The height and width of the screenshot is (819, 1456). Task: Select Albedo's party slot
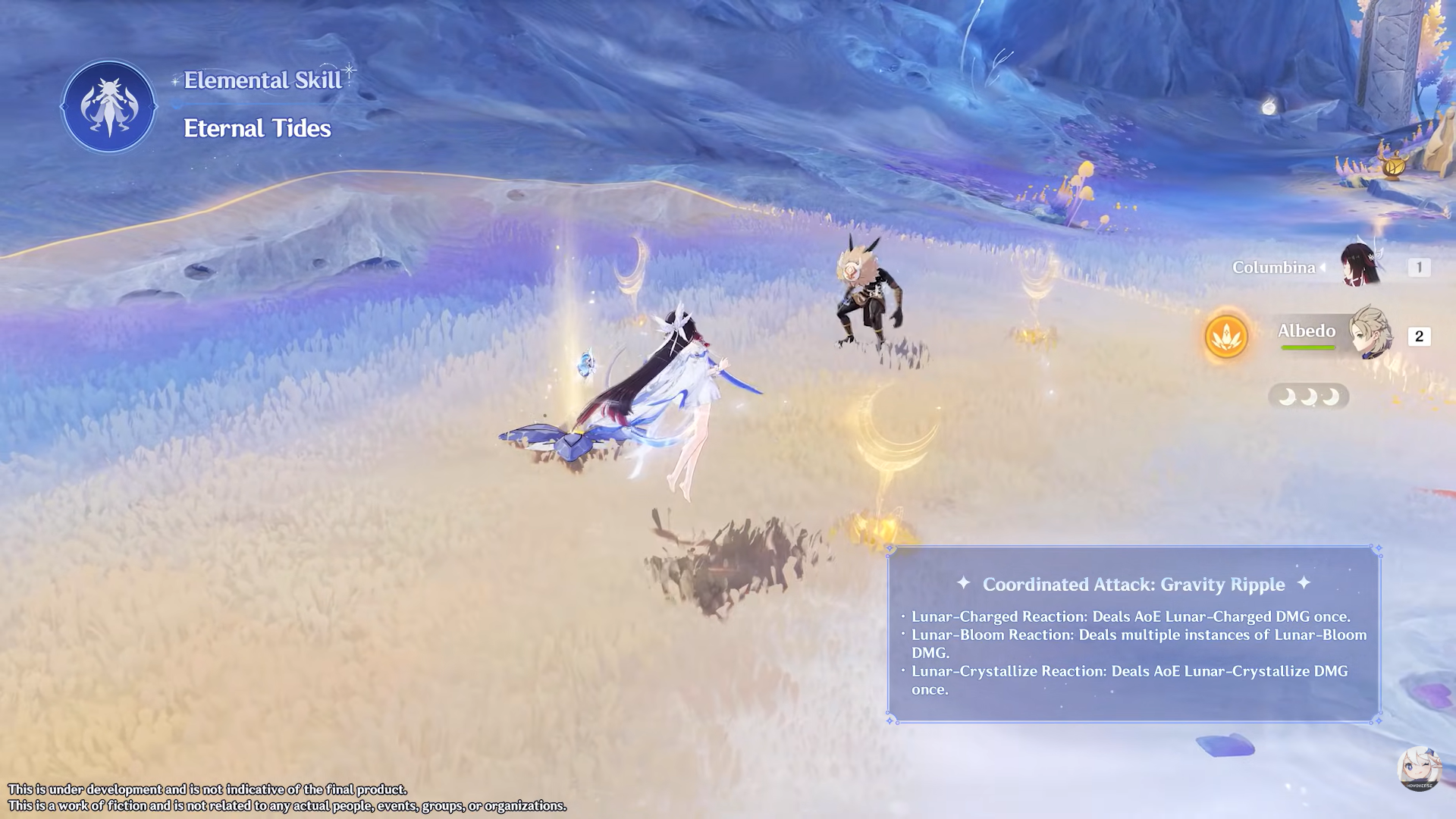click(x=1370, y=334)
